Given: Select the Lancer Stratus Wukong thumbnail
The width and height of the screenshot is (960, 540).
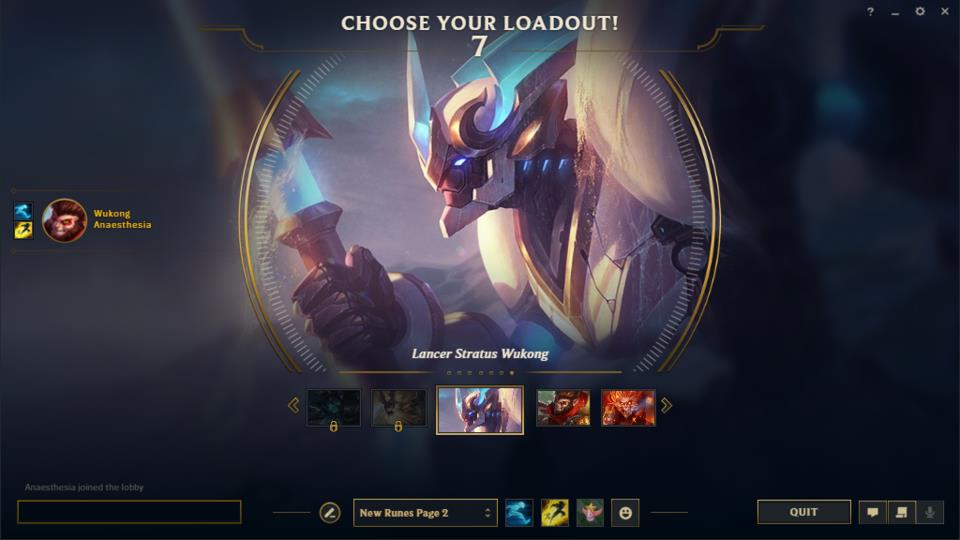Looking at the screenshot, I should [x=480, y=409].
